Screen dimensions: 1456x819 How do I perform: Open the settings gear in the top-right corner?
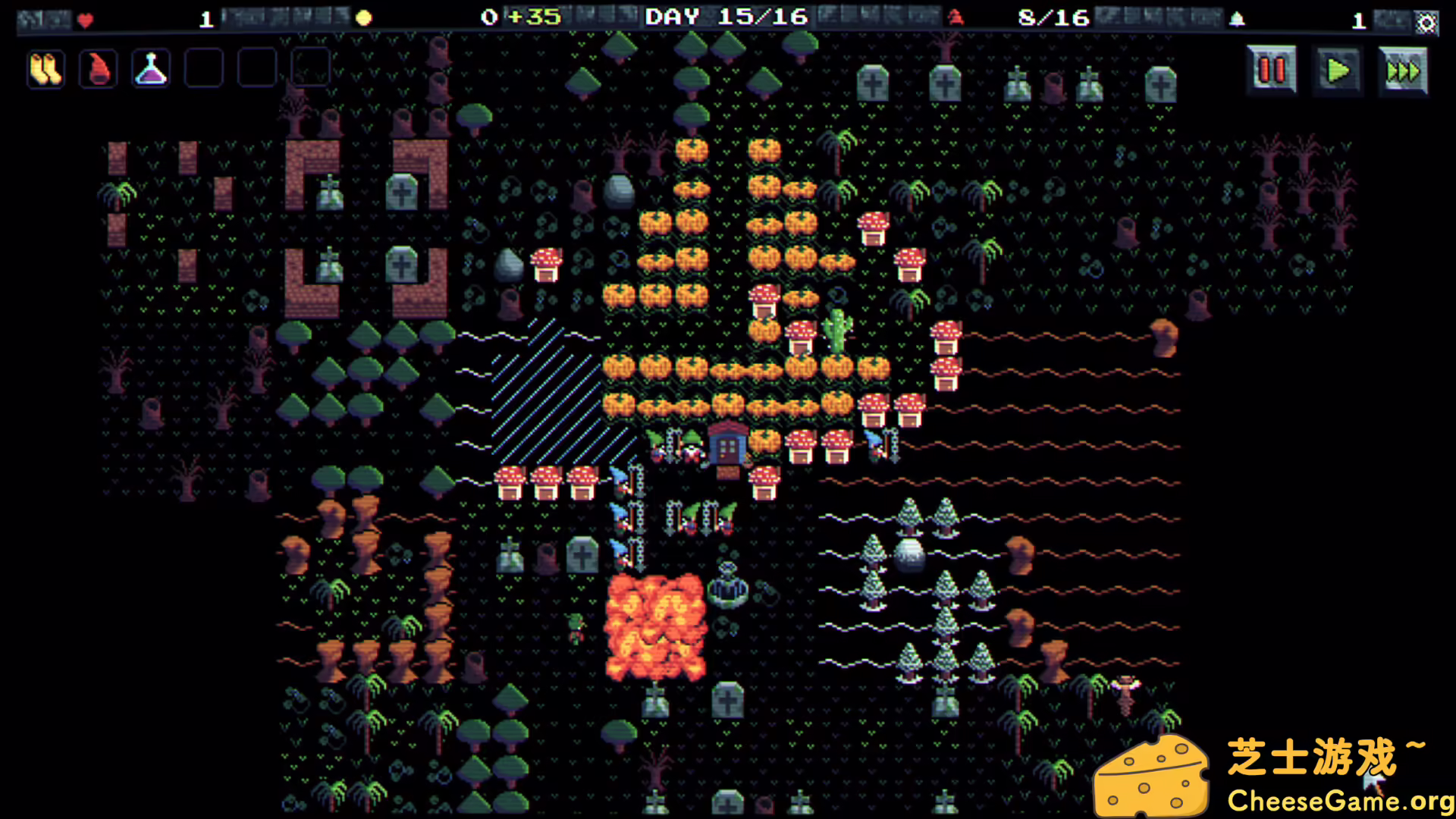1424,23
